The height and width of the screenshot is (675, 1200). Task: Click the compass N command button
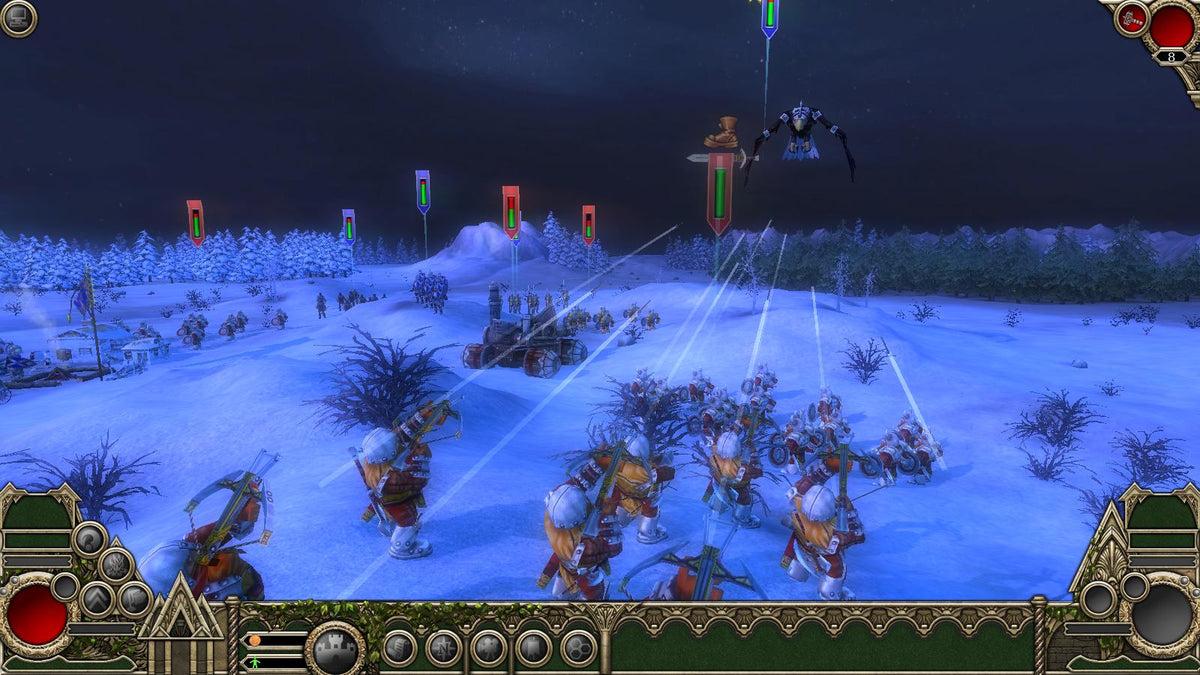click(443, 648)
